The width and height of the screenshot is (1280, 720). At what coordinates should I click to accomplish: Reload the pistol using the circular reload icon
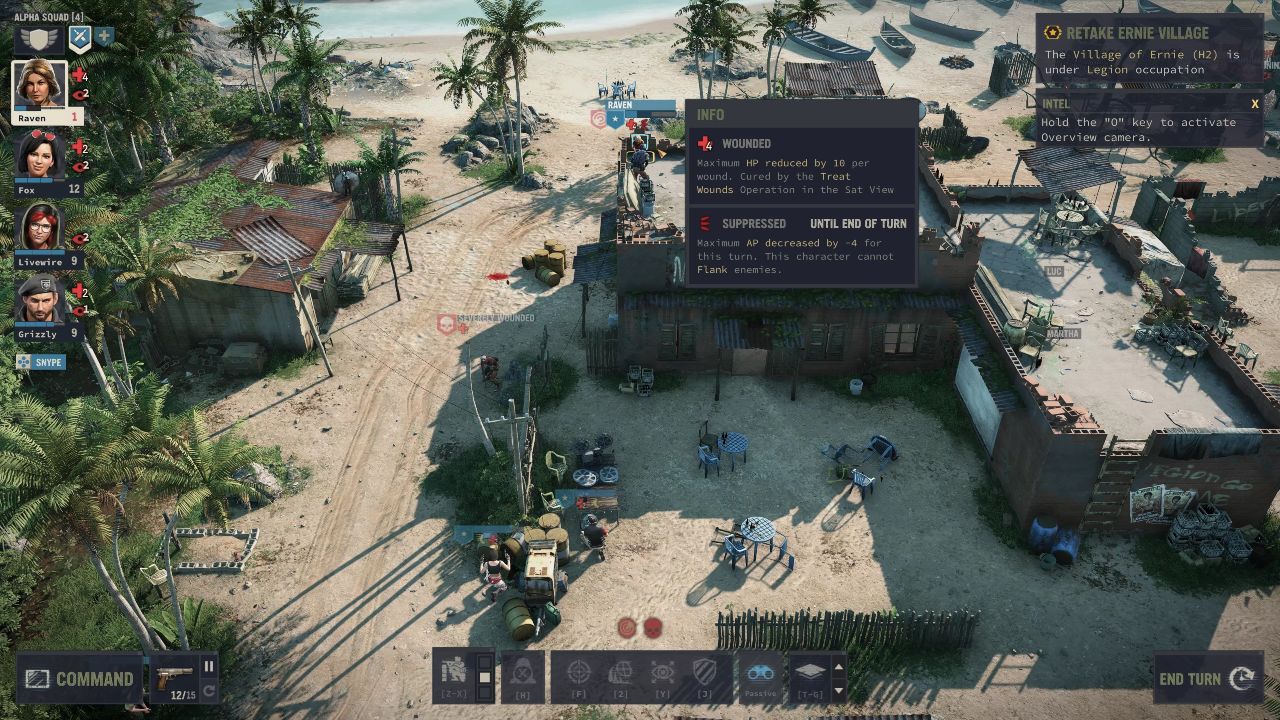pyautogui.click(x=209, y=690)
